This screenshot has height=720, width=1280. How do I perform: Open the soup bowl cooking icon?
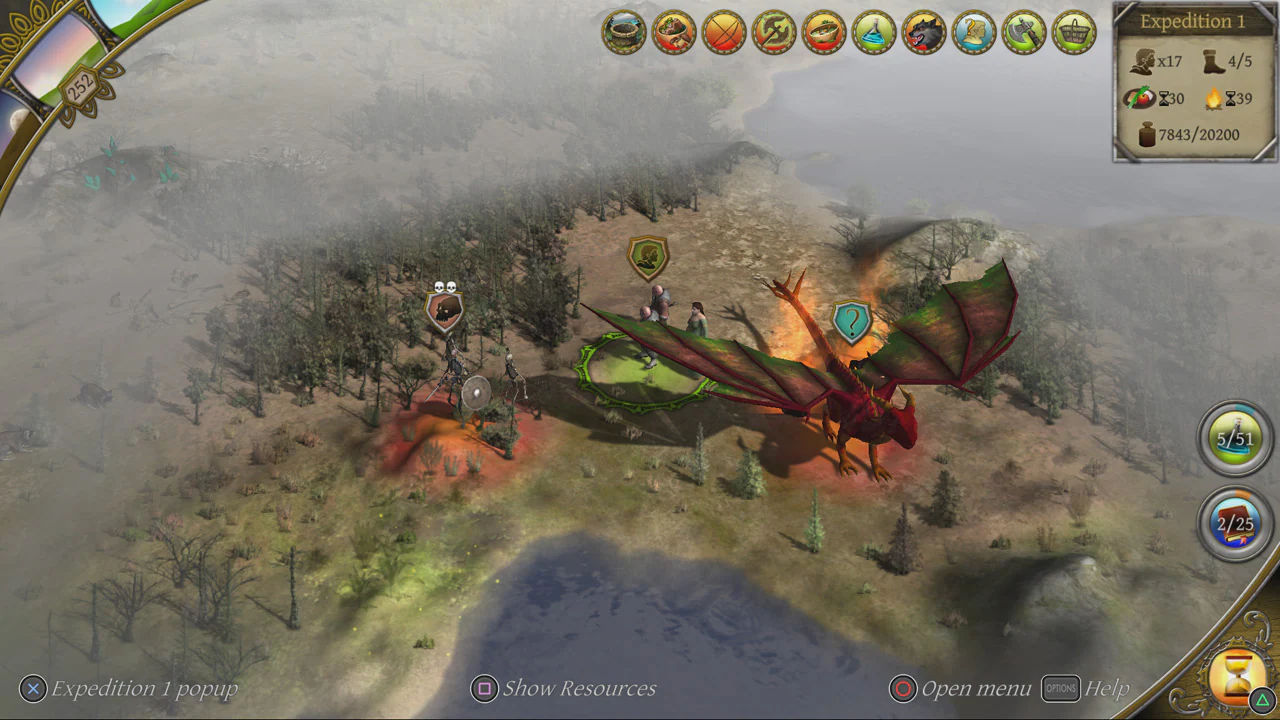tap(825, 32)
